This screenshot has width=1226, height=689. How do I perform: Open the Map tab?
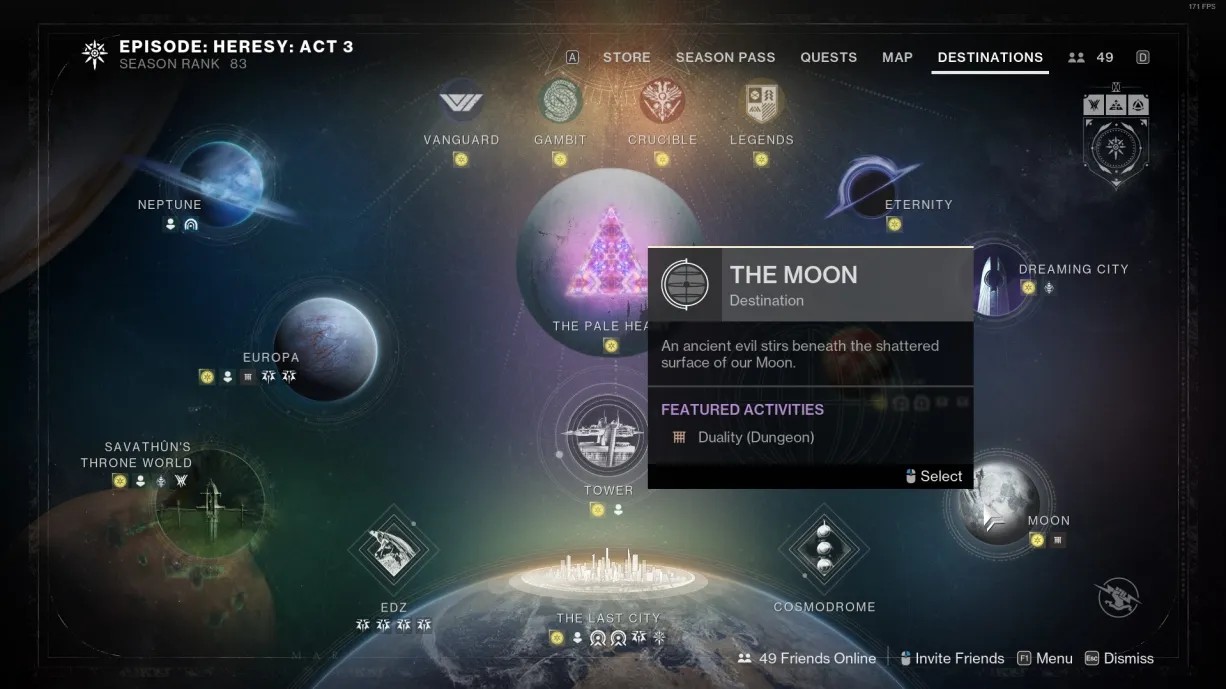(897, 57)
